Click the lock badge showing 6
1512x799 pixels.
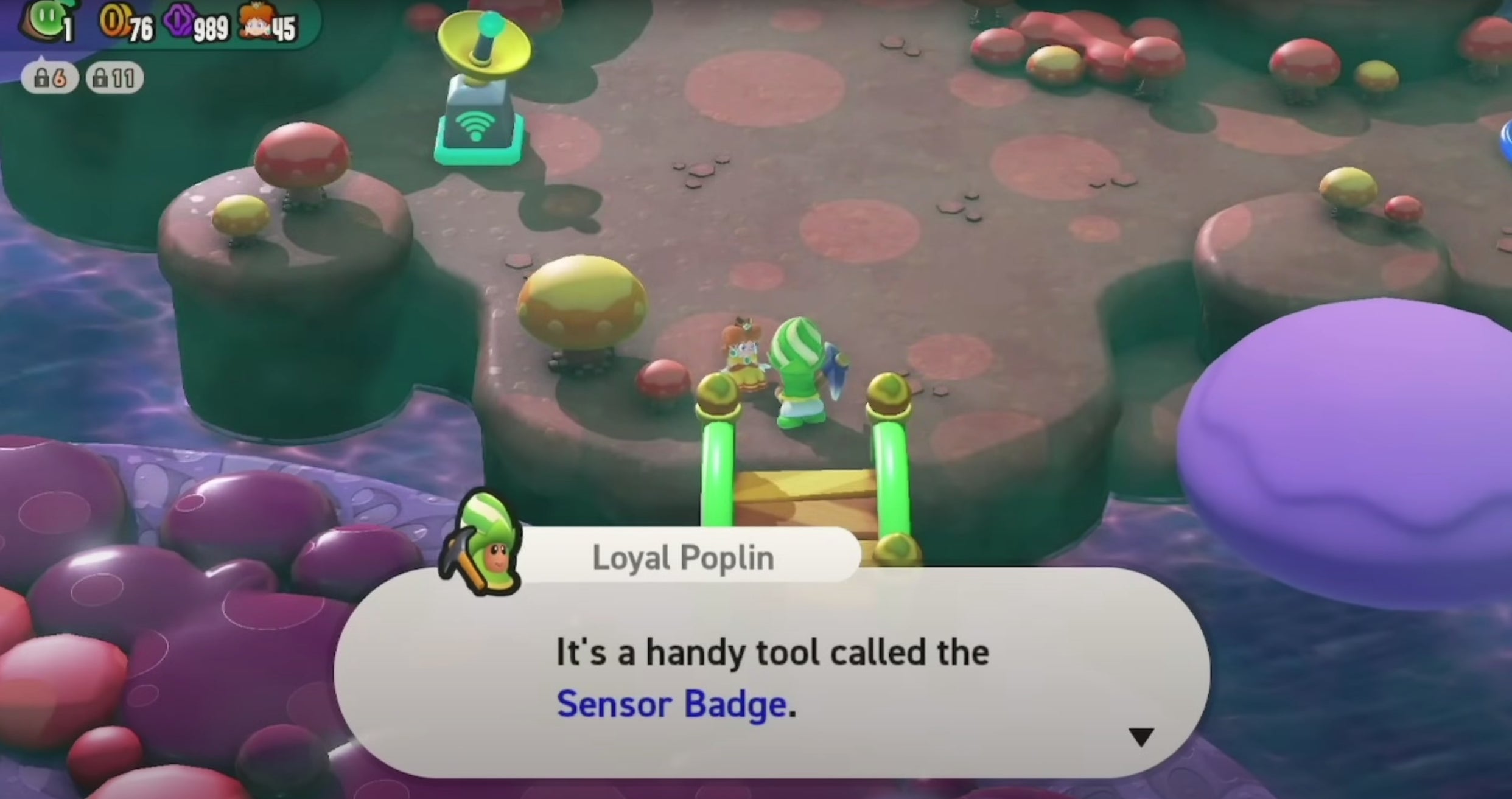click(x=51, y=78)
